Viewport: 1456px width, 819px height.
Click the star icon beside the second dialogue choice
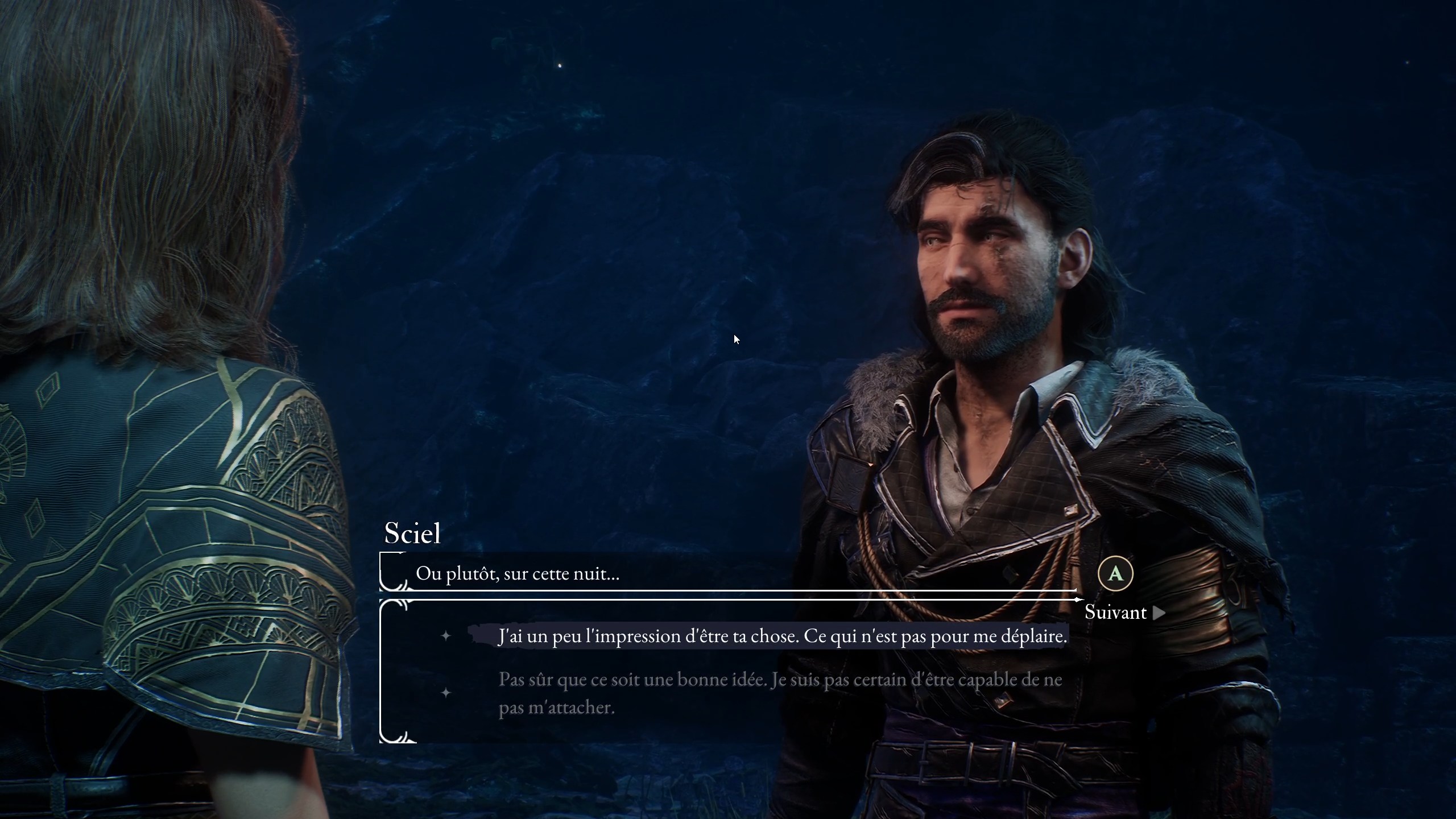pyautogui.click(x=447, y=693)
